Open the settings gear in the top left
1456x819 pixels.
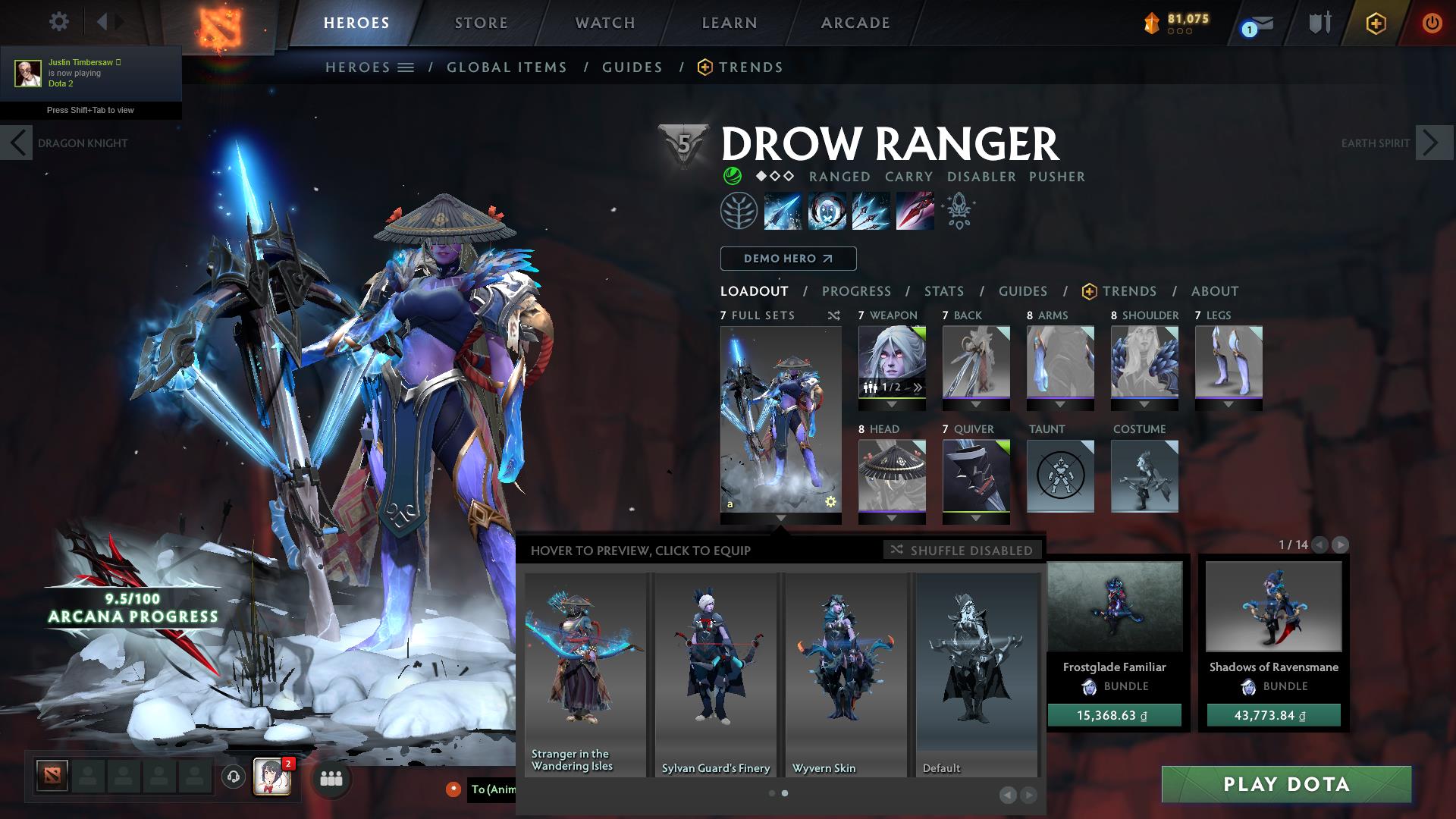pos(58,22)
